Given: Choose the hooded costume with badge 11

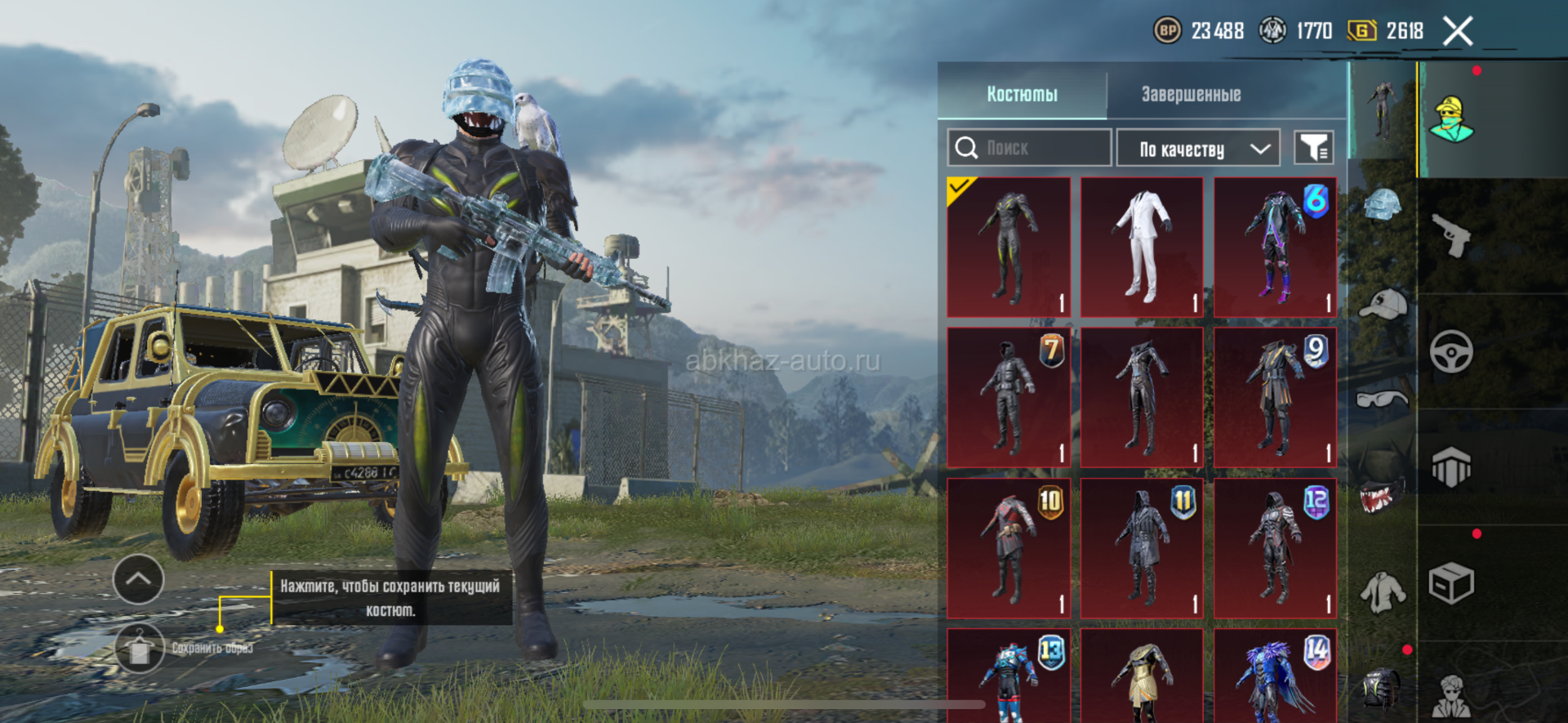Looking at the screenshot, I should [x=1142, y=547].
